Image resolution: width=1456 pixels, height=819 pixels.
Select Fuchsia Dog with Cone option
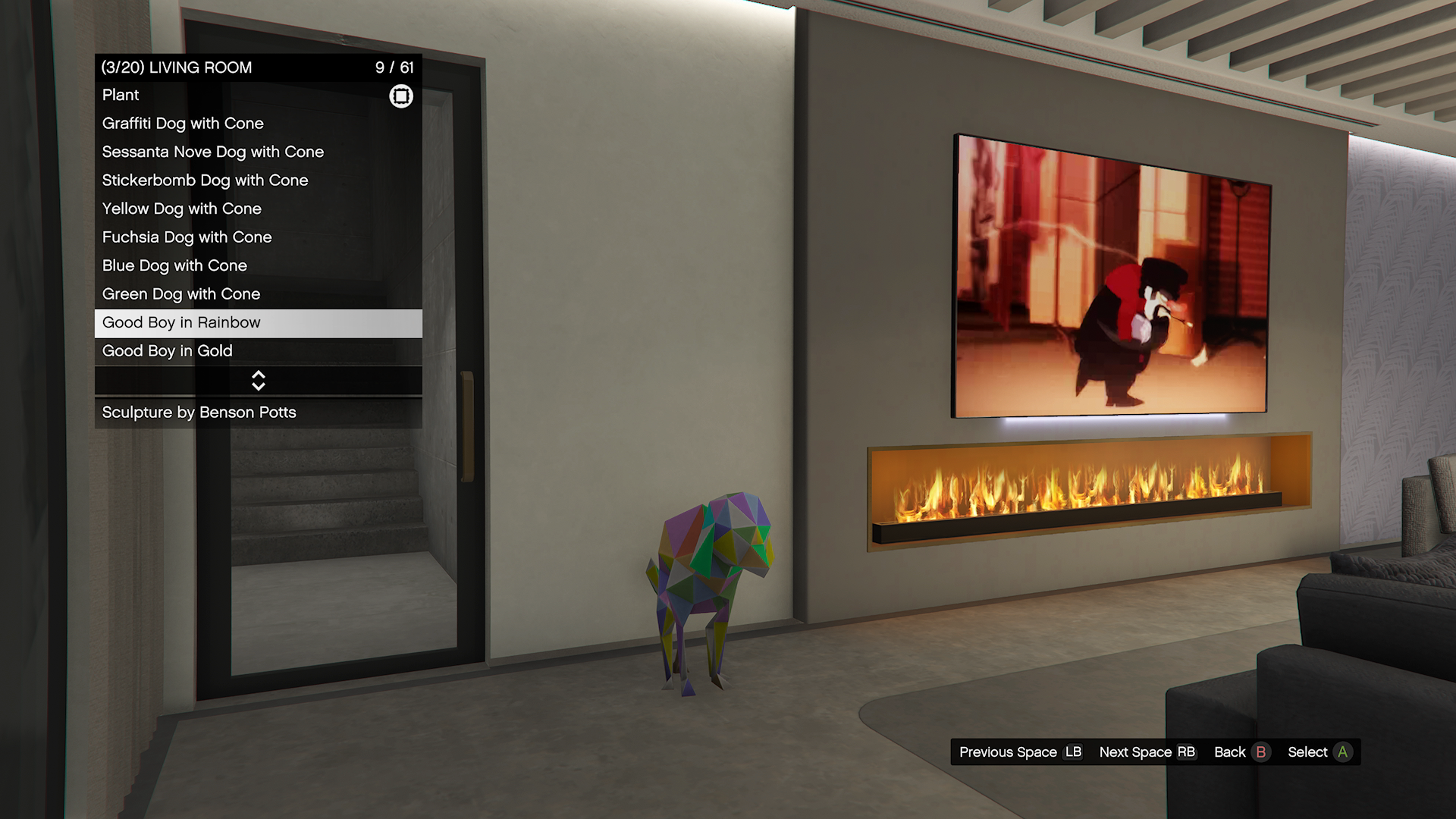point(258,237)
